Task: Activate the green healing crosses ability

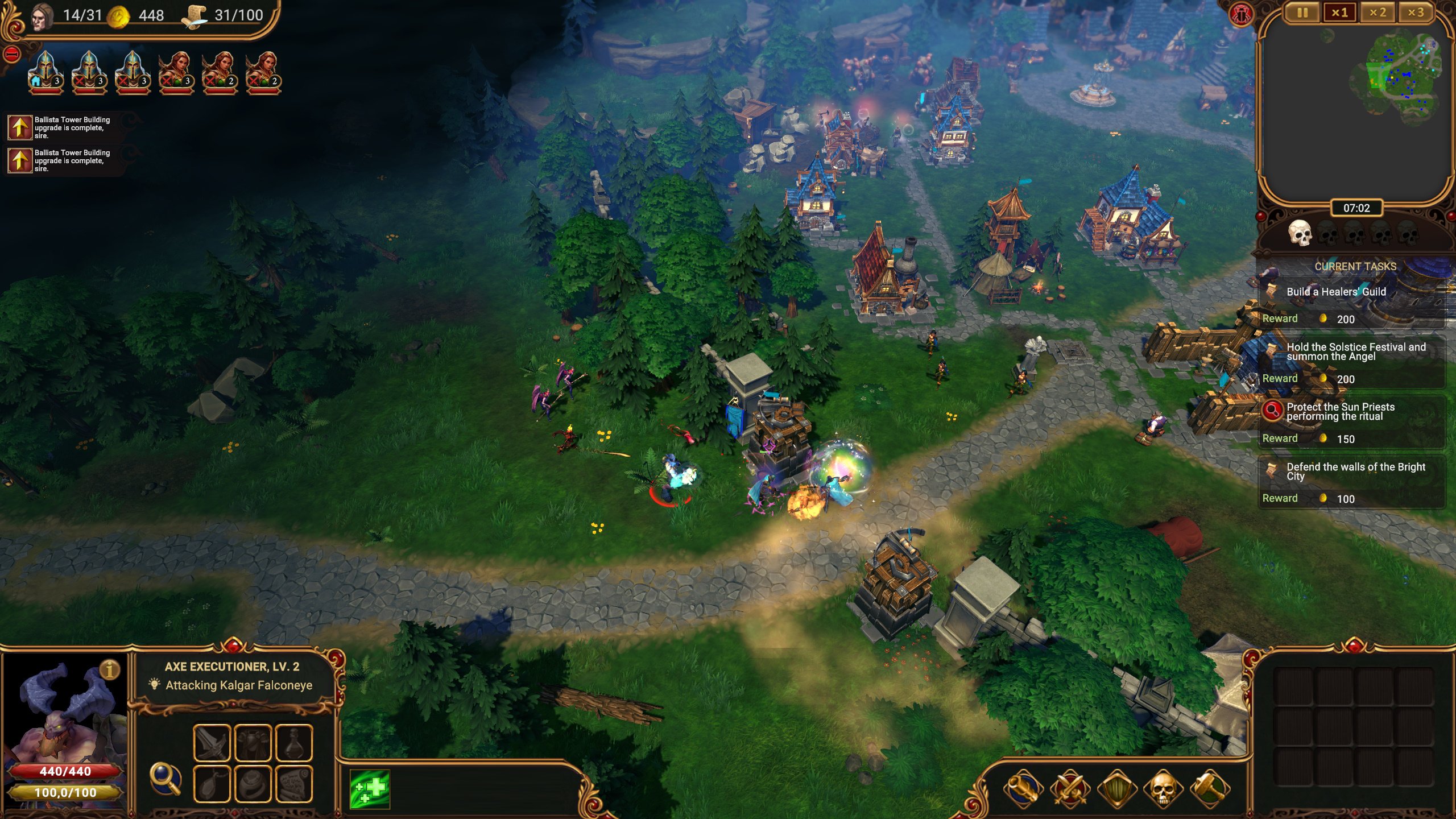Action: [x=370, y=789]
